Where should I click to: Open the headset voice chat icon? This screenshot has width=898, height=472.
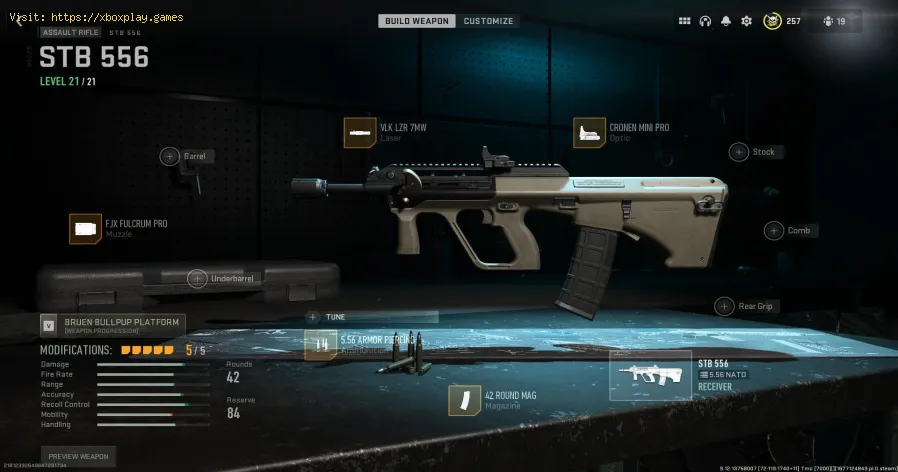705,21
